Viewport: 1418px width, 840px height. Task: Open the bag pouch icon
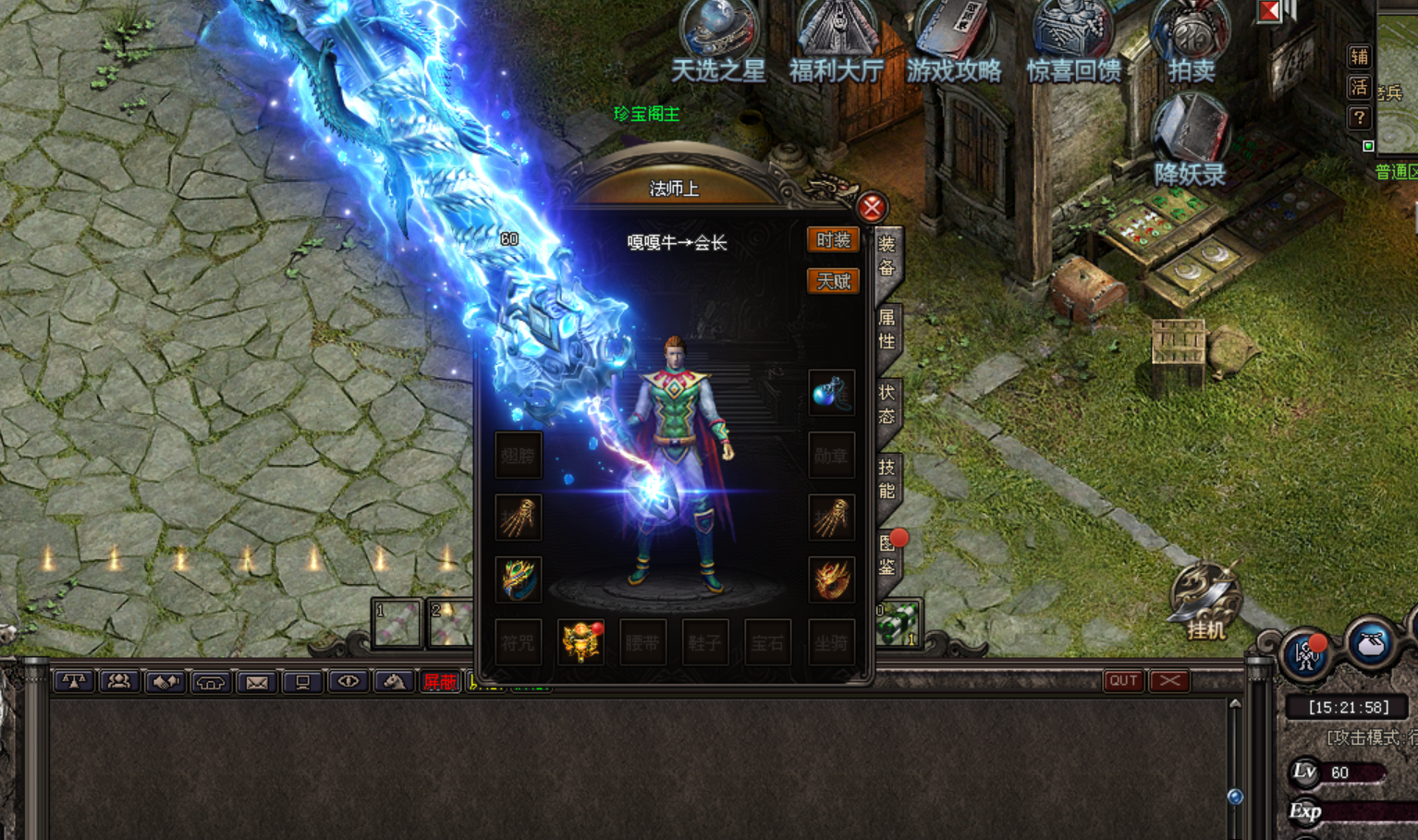[1370, 644]
